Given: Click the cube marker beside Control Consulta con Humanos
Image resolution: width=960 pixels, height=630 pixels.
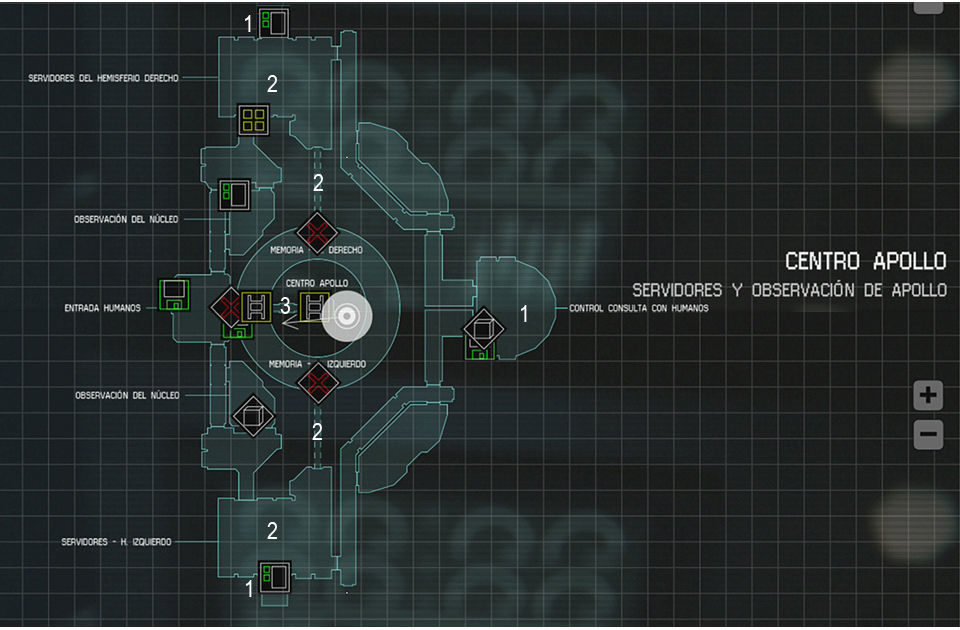Looking at the screenshot, I should (483, 326).
